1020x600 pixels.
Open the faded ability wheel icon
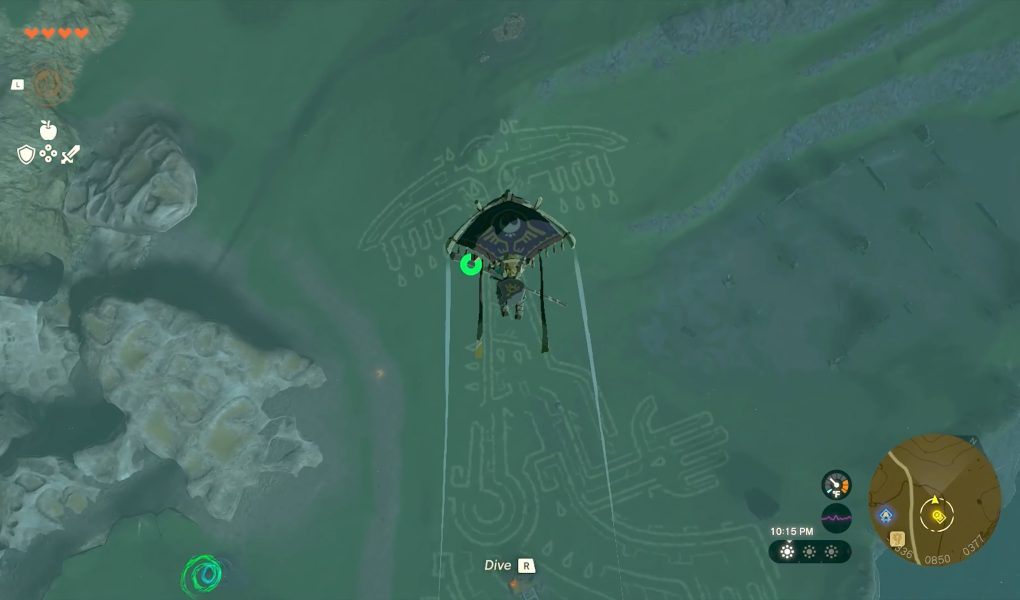tap(47, 85)
